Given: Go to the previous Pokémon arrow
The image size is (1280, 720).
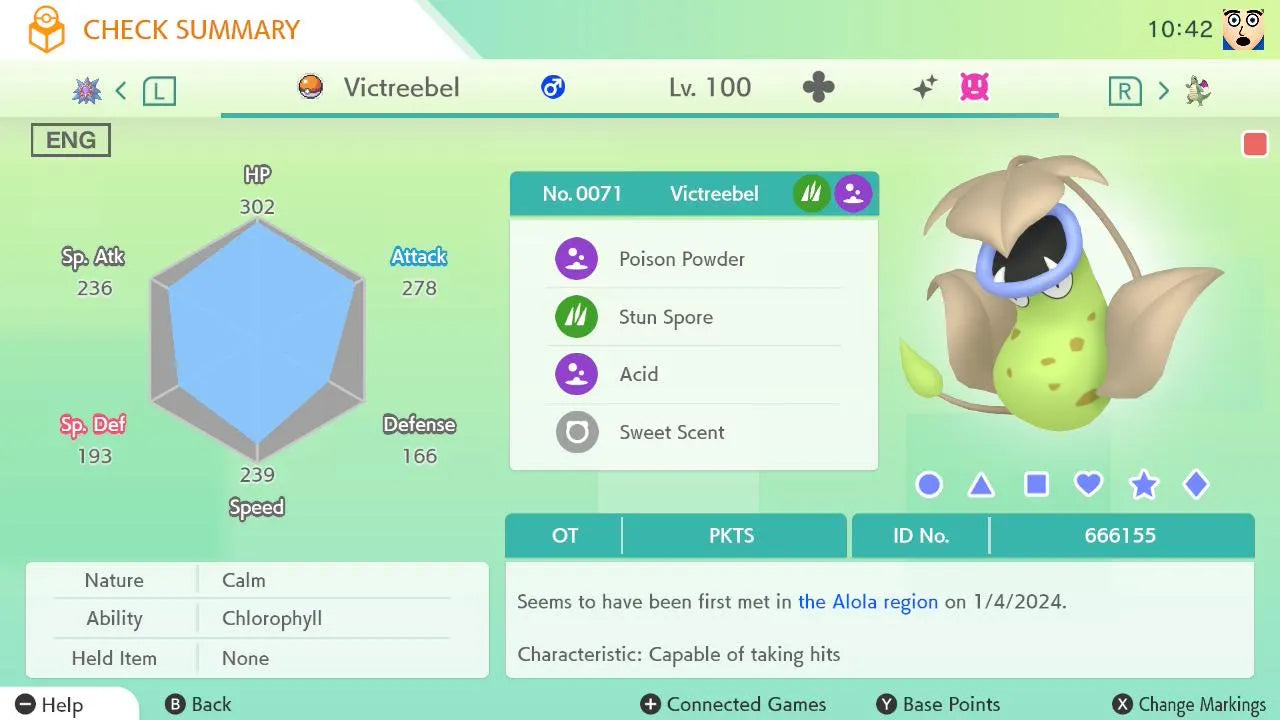Looking at the screenshot, I should 121,91.
